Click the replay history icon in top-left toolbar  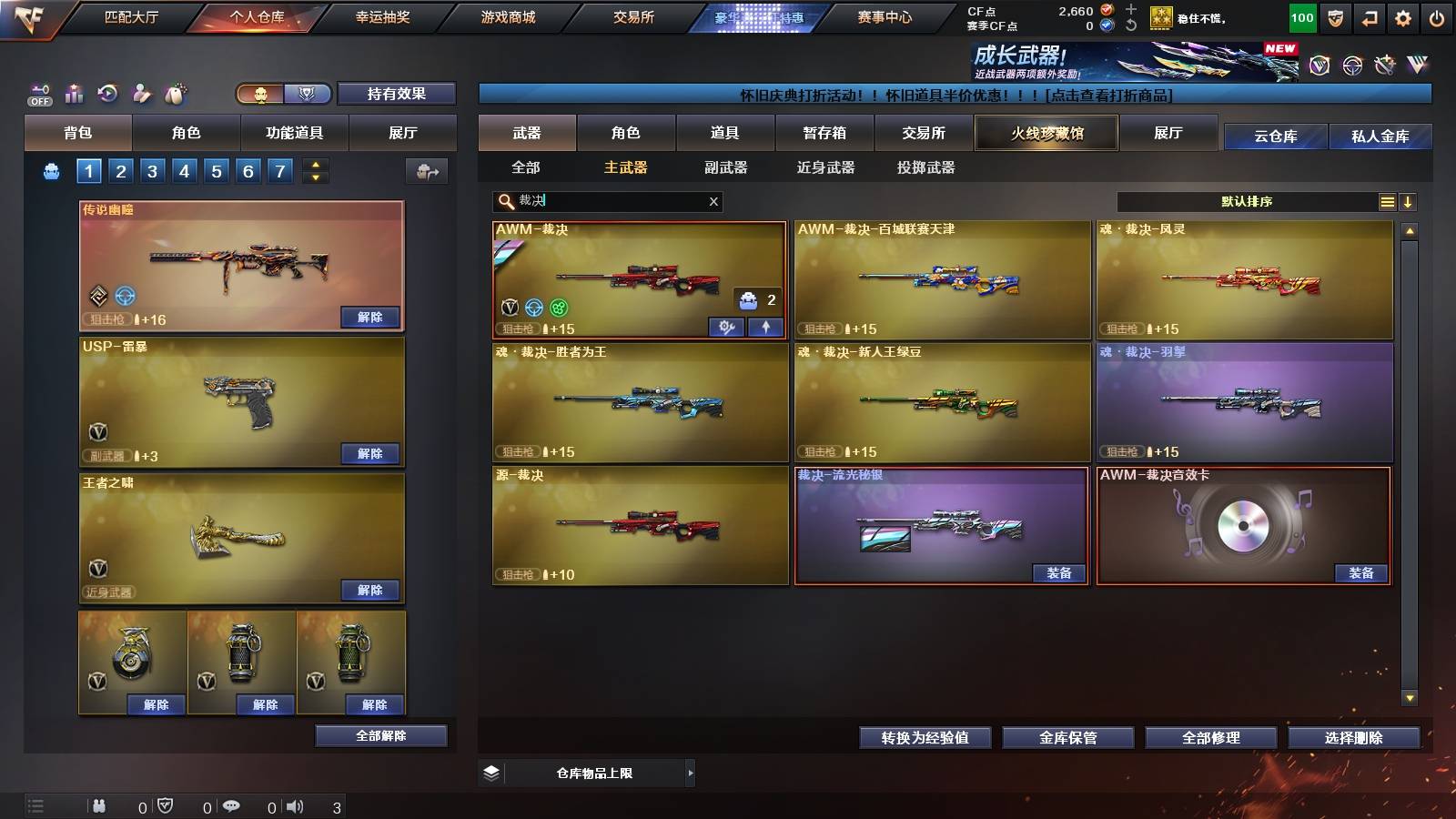106,94
